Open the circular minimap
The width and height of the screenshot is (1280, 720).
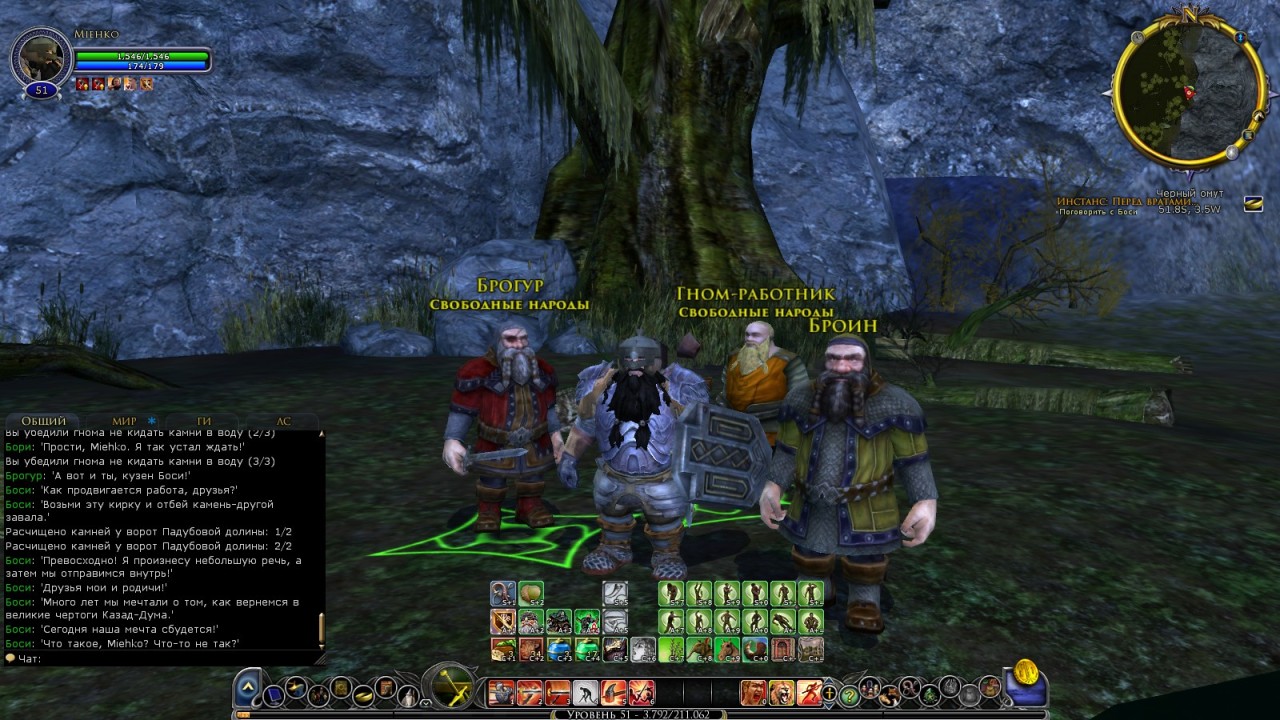[x=1184, y=94]
